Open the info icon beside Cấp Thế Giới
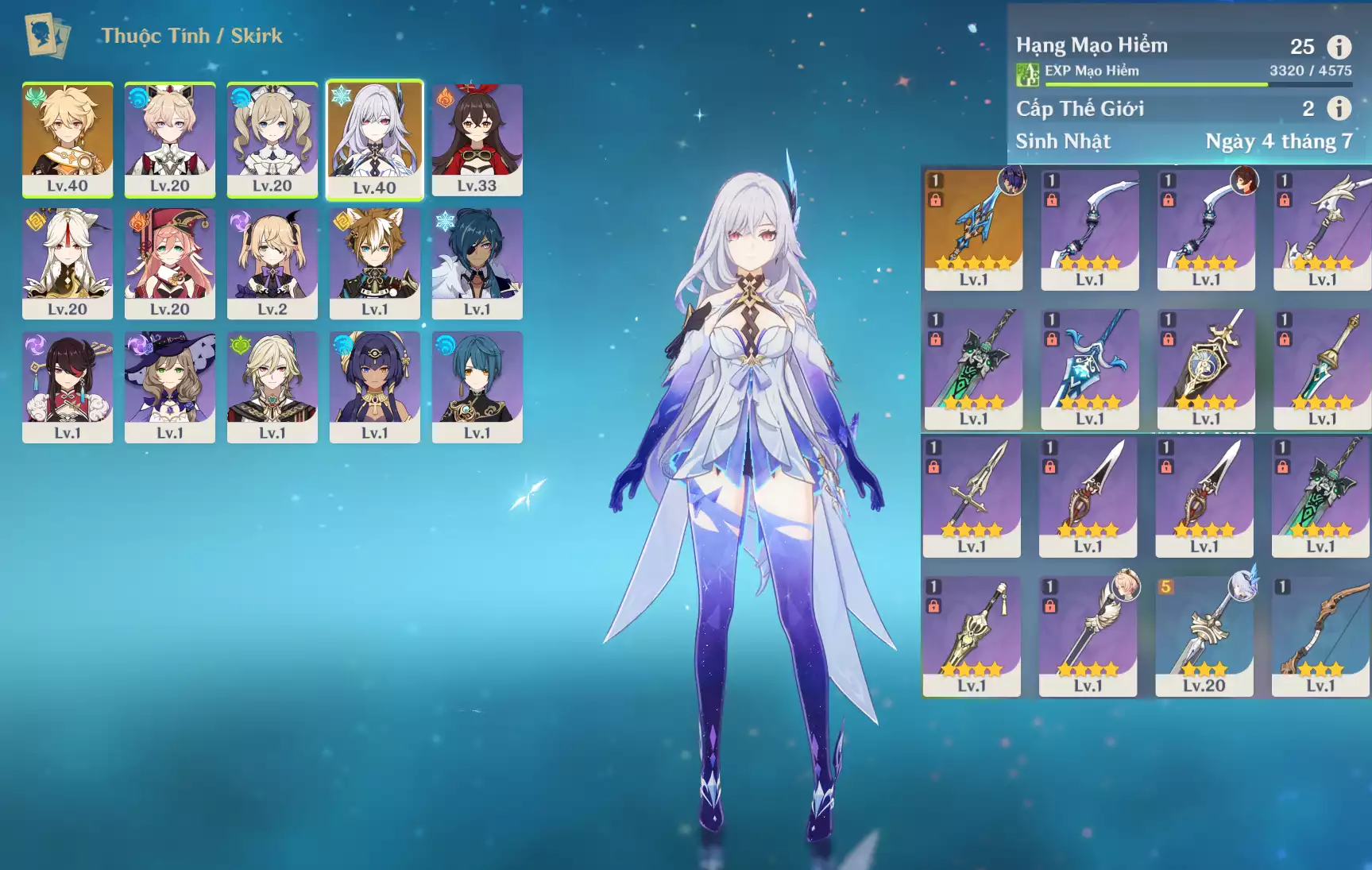The height and width of the screenshot is (870, 1372). click(1339, 108)
